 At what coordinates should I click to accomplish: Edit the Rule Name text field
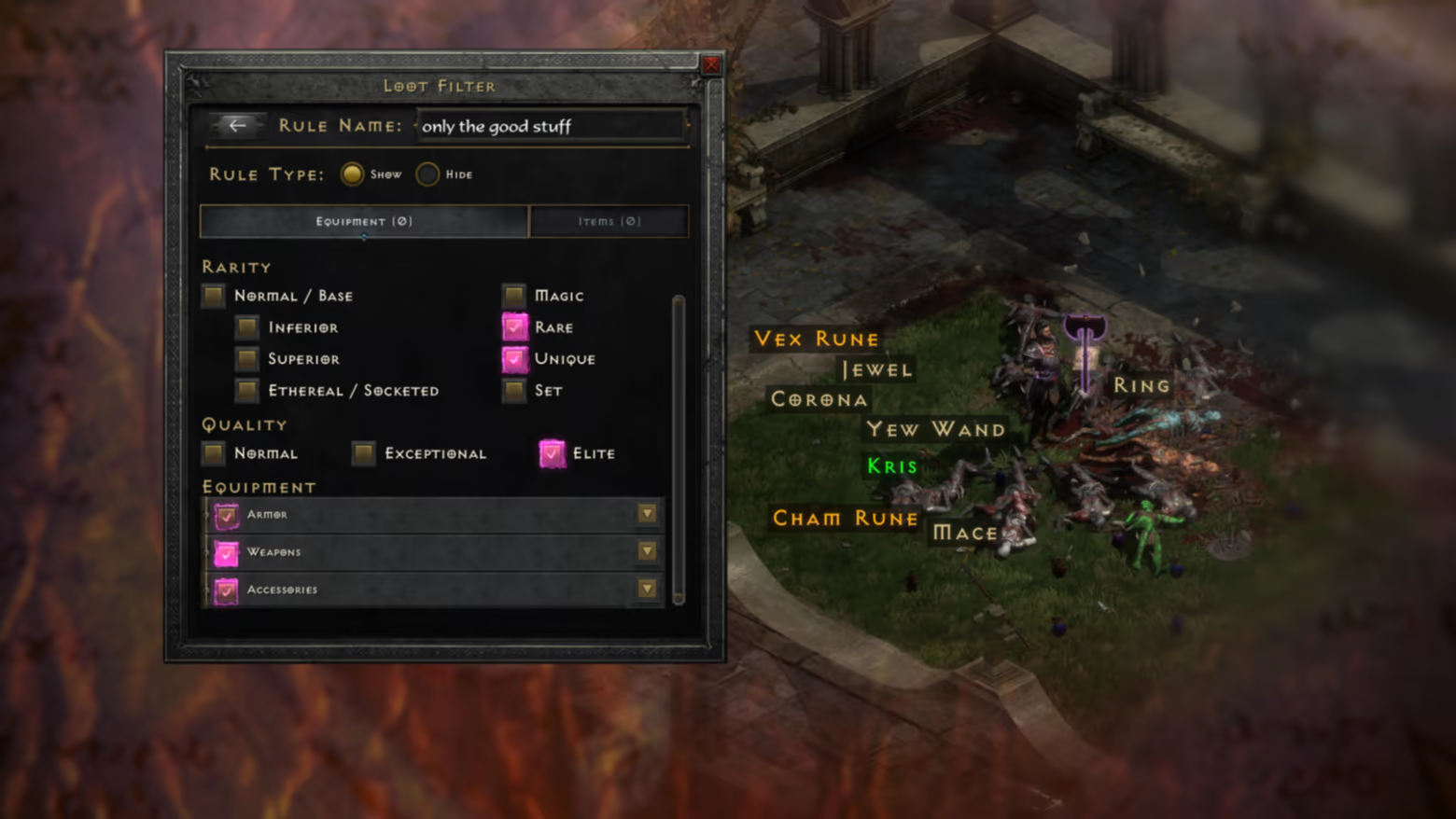551,126
